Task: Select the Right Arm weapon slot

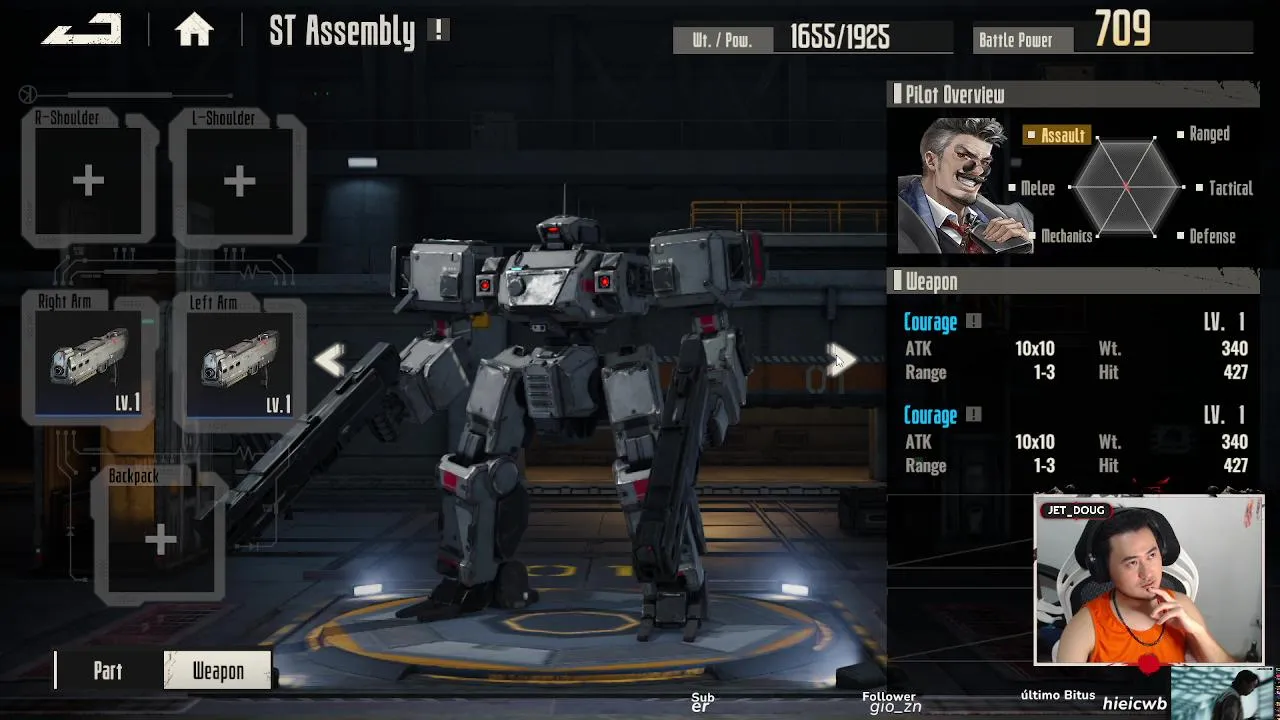Action: [89, 360]
